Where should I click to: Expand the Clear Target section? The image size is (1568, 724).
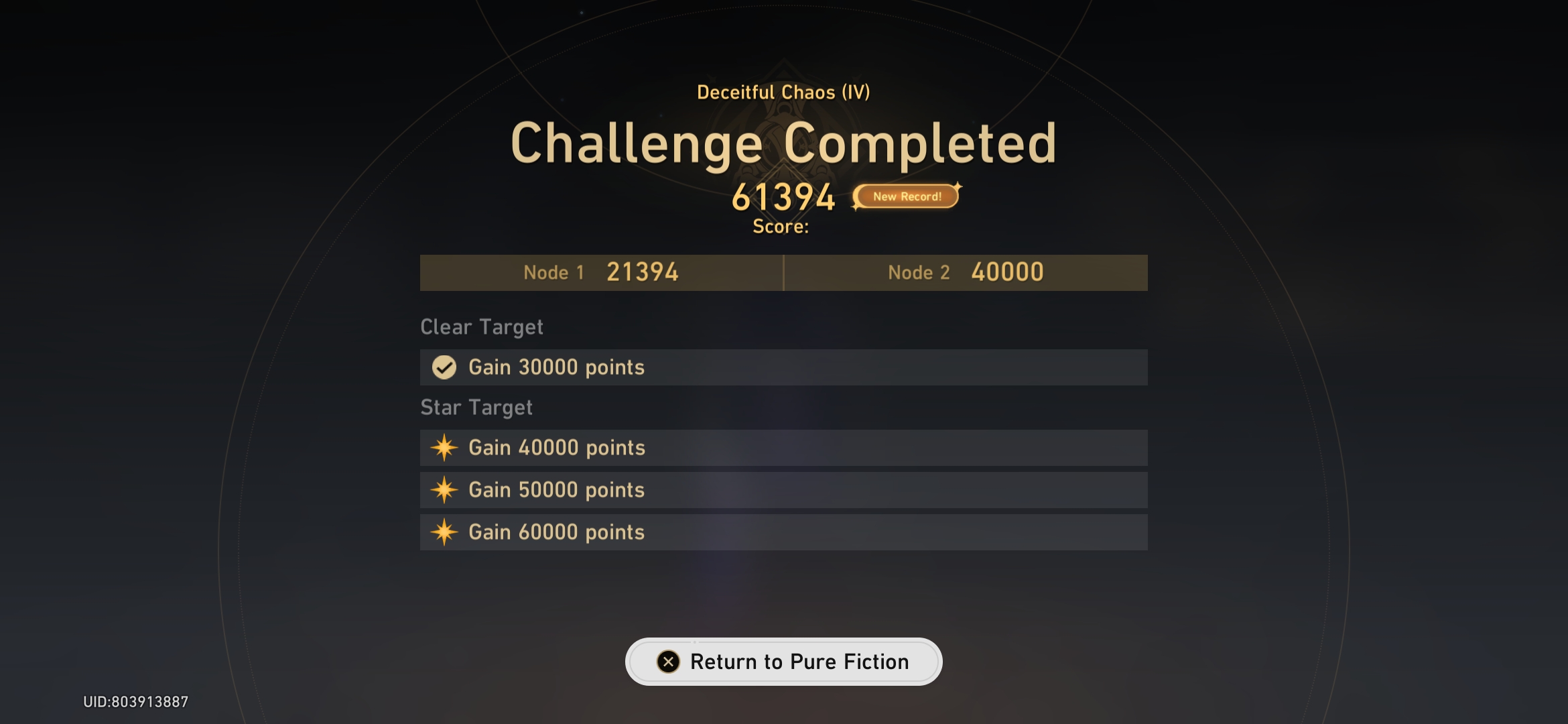click(x=481, y=326)
